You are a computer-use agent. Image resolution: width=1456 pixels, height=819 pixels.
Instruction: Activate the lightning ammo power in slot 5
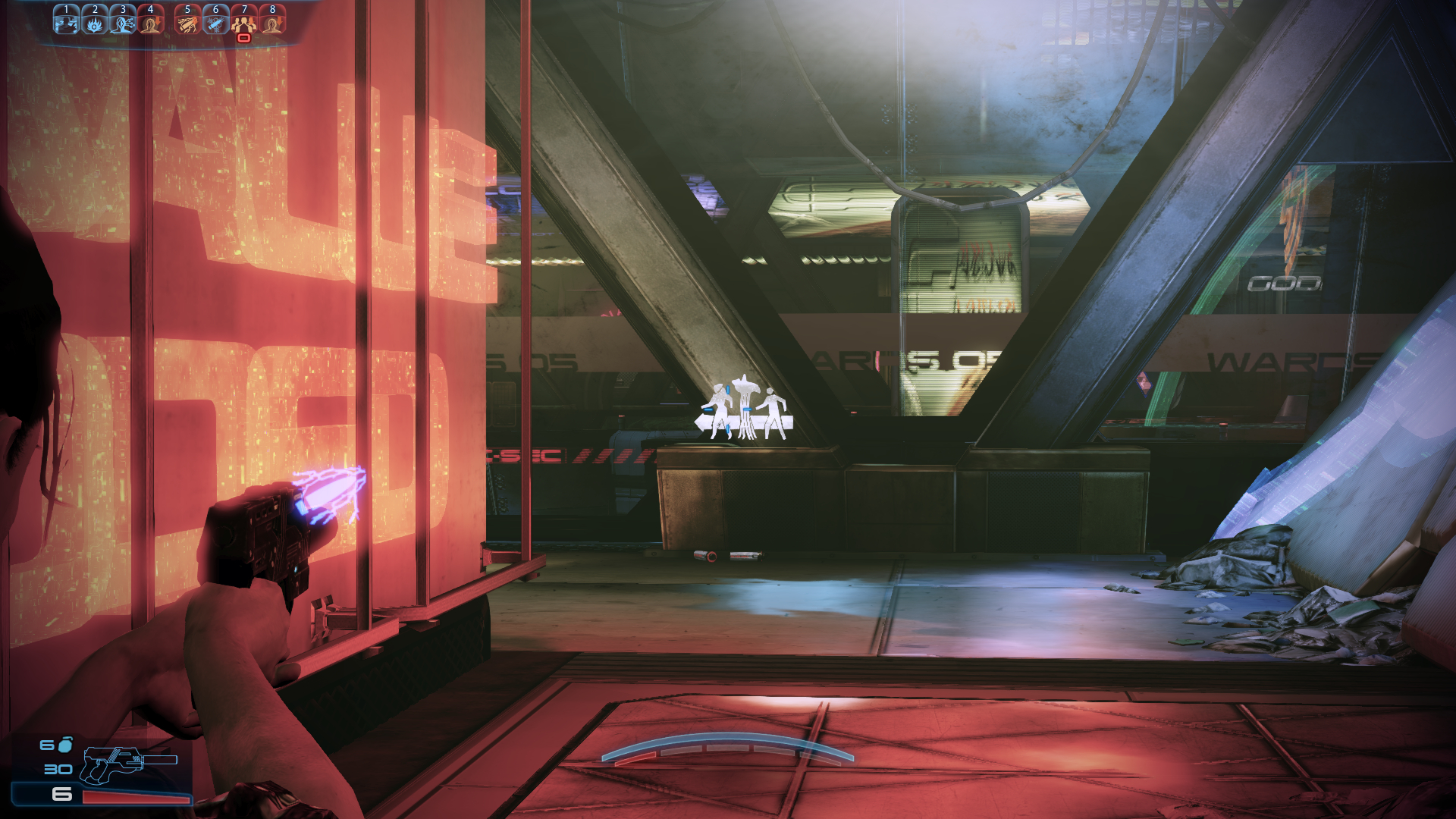coord(187,22)
